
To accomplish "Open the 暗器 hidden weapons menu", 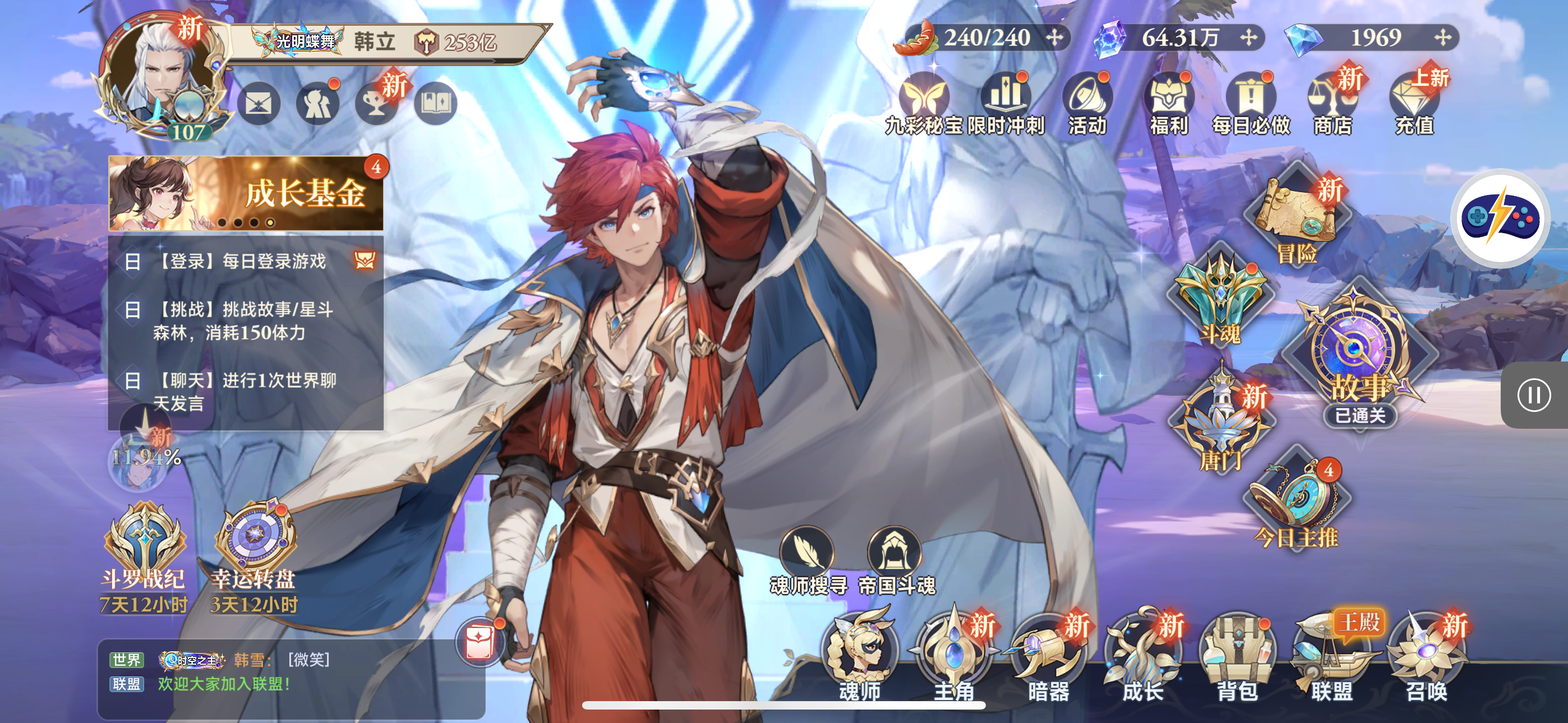I will point(1048,654).
